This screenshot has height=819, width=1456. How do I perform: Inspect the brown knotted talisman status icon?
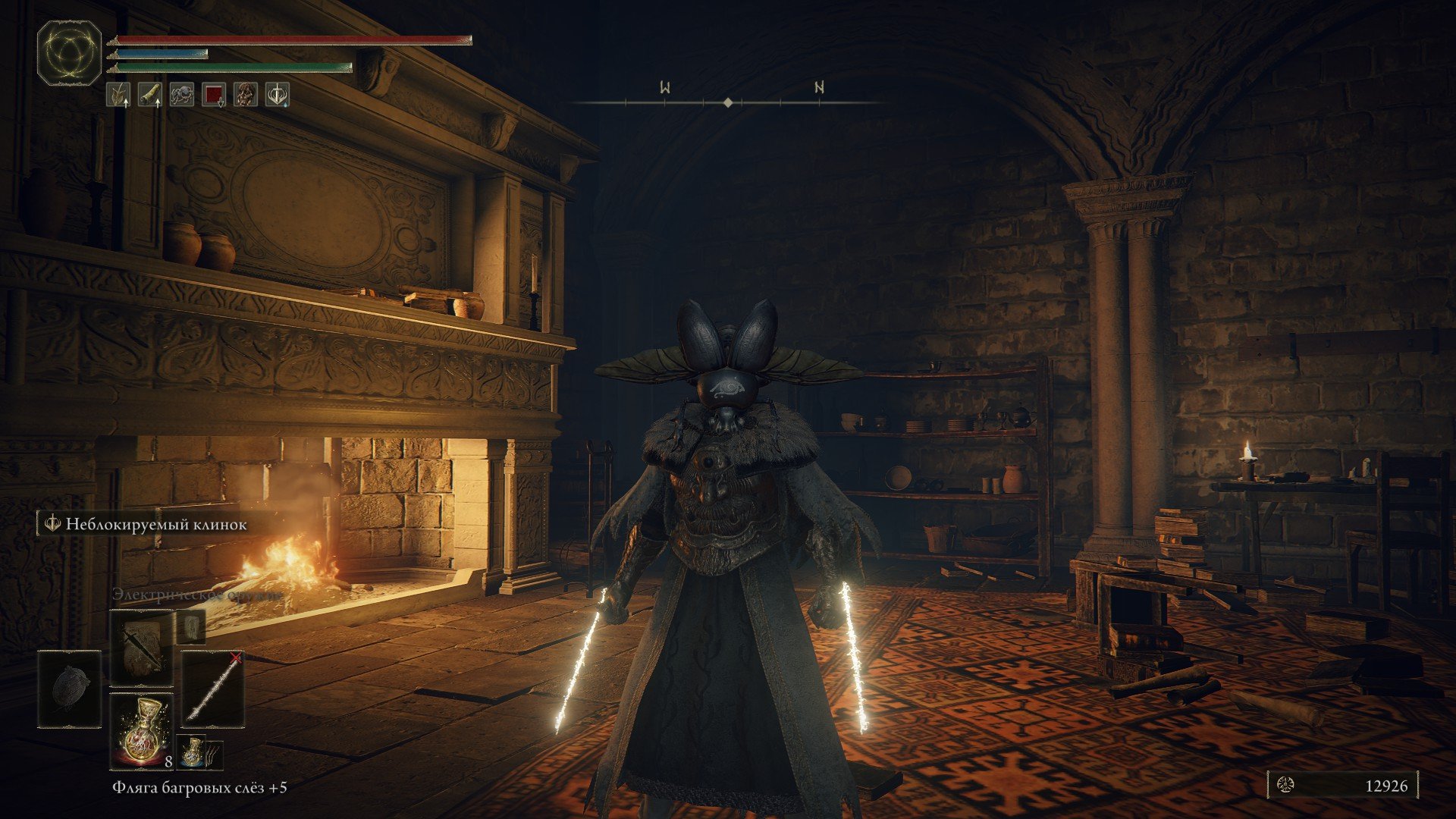coord(246,95)
